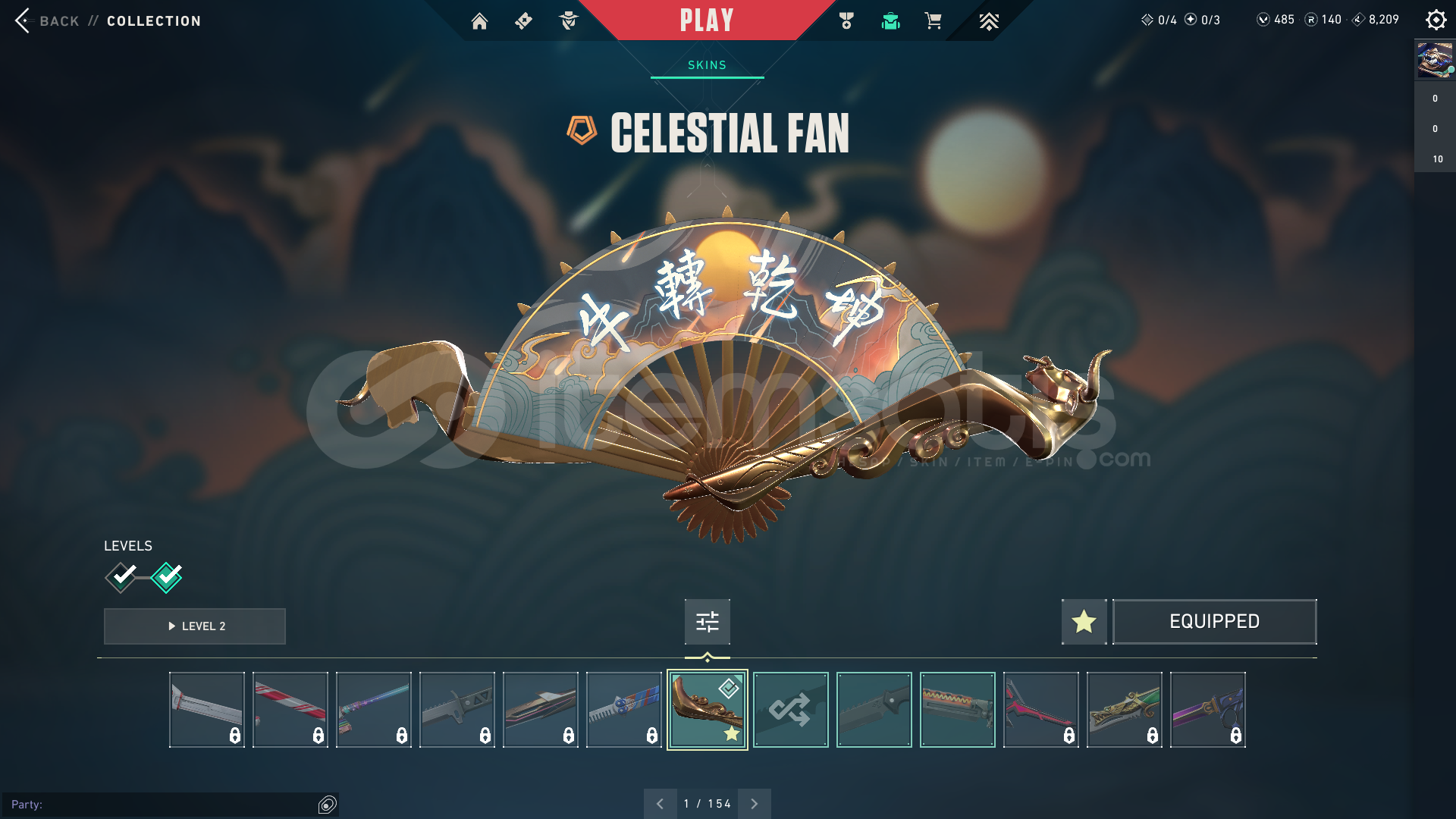
Task: Click the EQUIPPED button
Action: pyautogui.click(x=1214, y=622)
